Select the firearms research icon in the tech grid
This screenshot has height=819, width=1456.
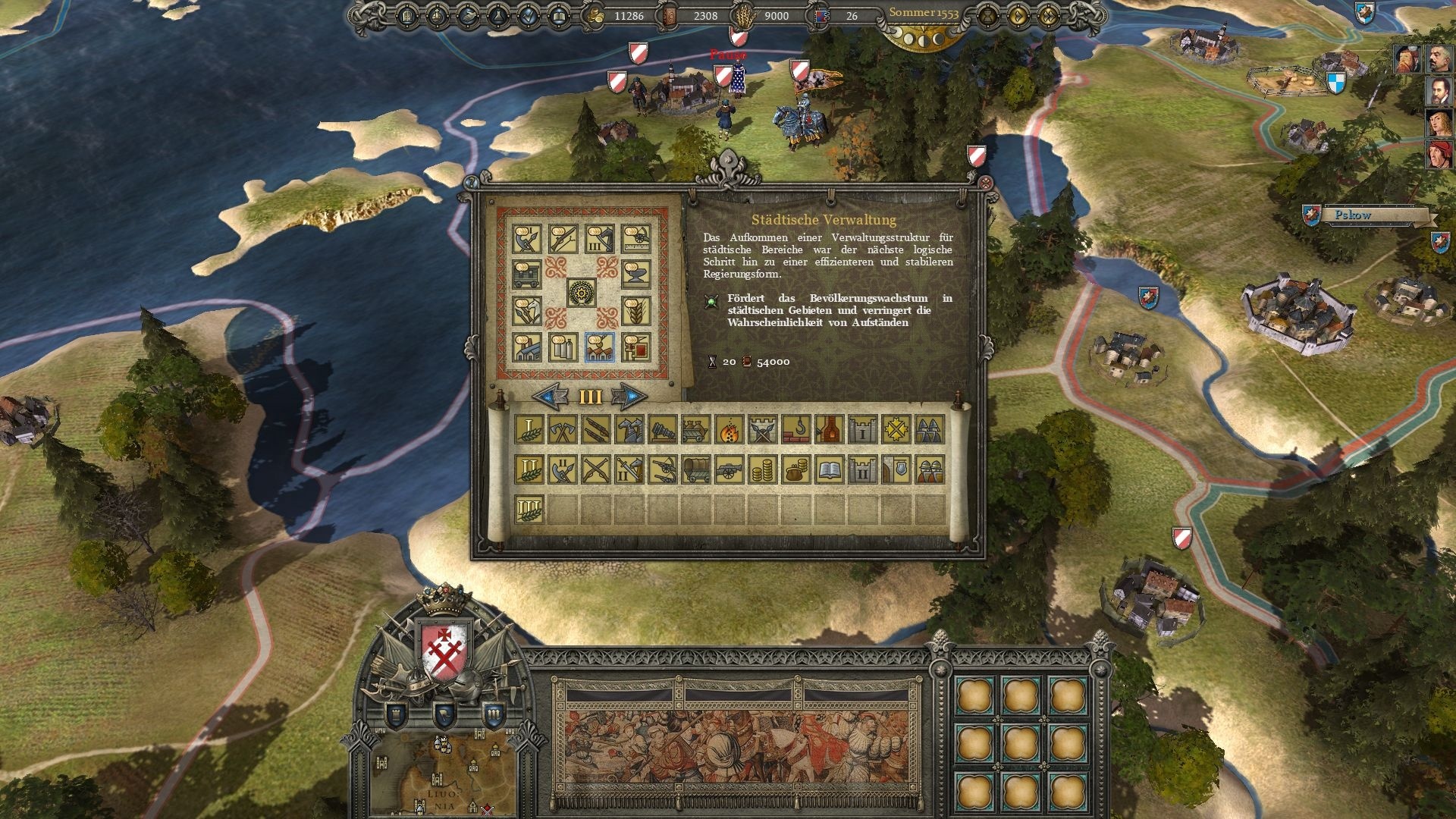click(563, 239)
